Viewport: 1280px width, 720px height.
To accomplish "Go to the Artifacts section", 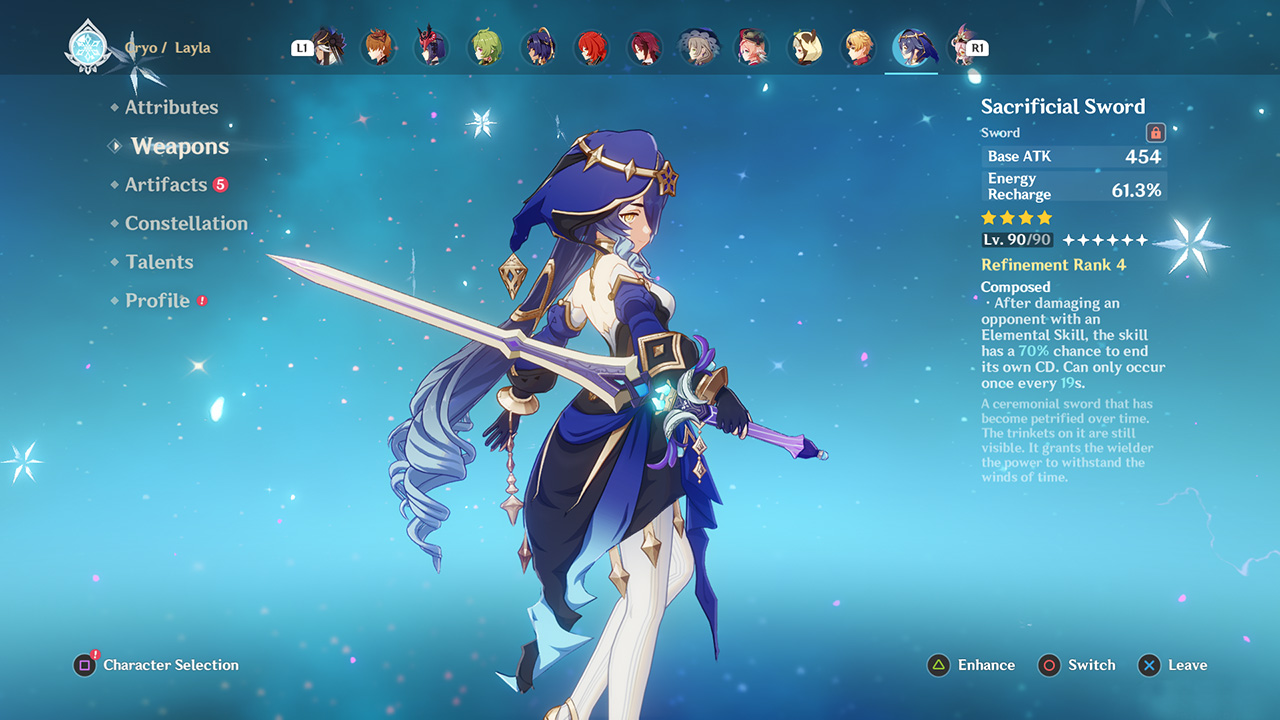I will pyautogui.click(x=166, y=185).
